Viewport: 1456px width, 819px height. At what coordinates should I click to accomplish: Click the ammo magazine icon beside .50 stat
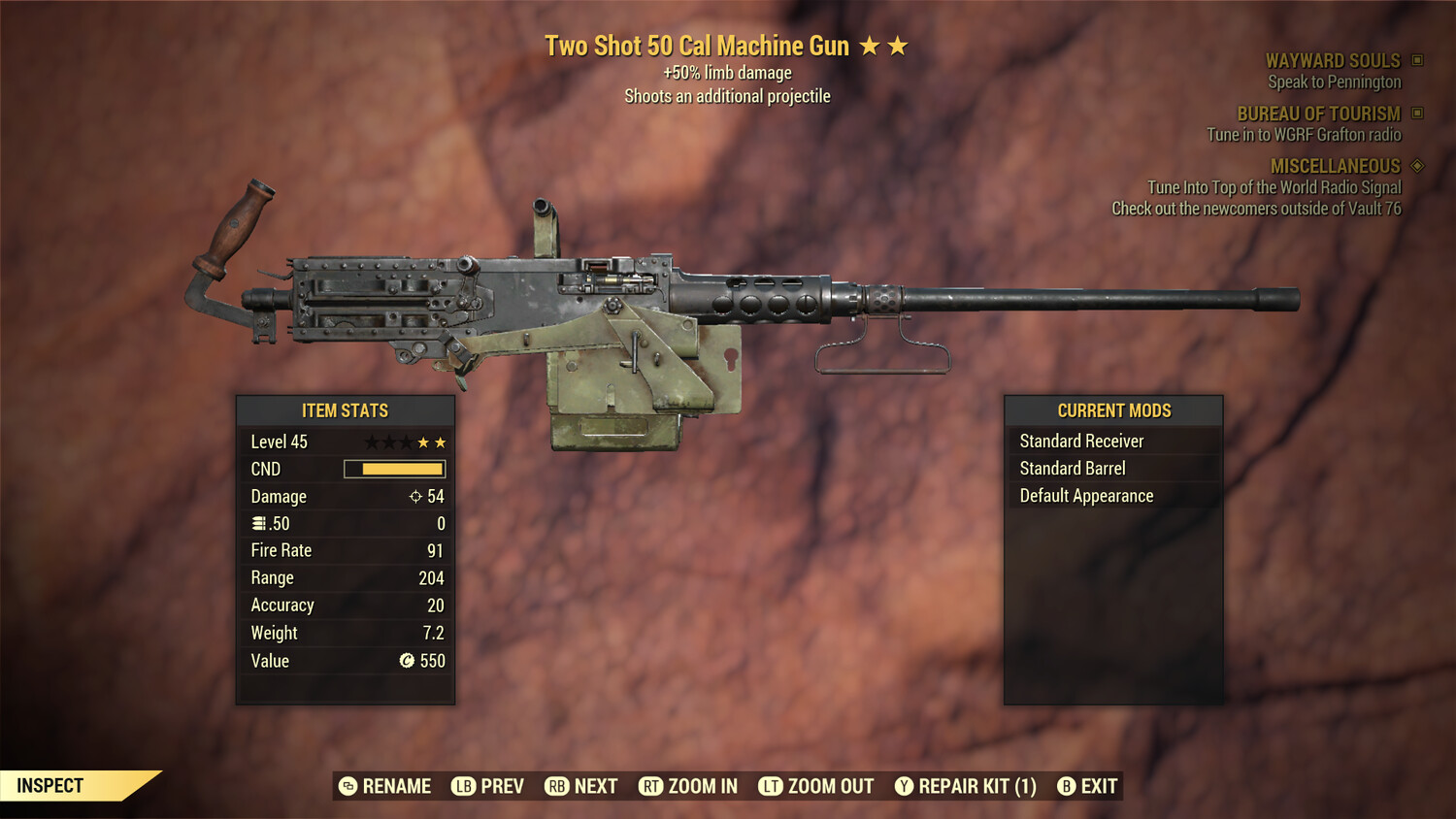pos(259,523)
